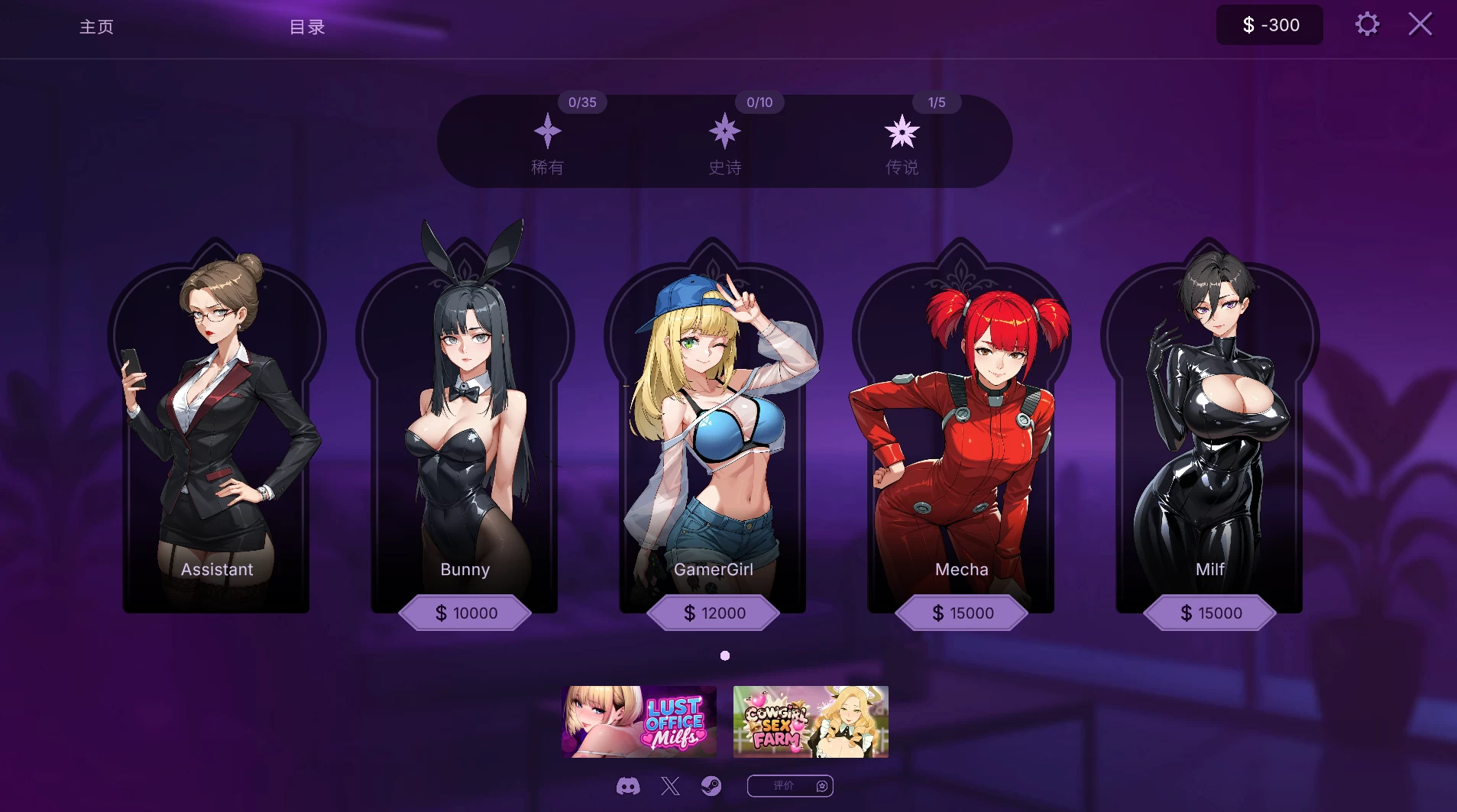Viewport: 1457px width, 812px height.
Task: Switch to the 主页 tab
Action: coord(96,27)
